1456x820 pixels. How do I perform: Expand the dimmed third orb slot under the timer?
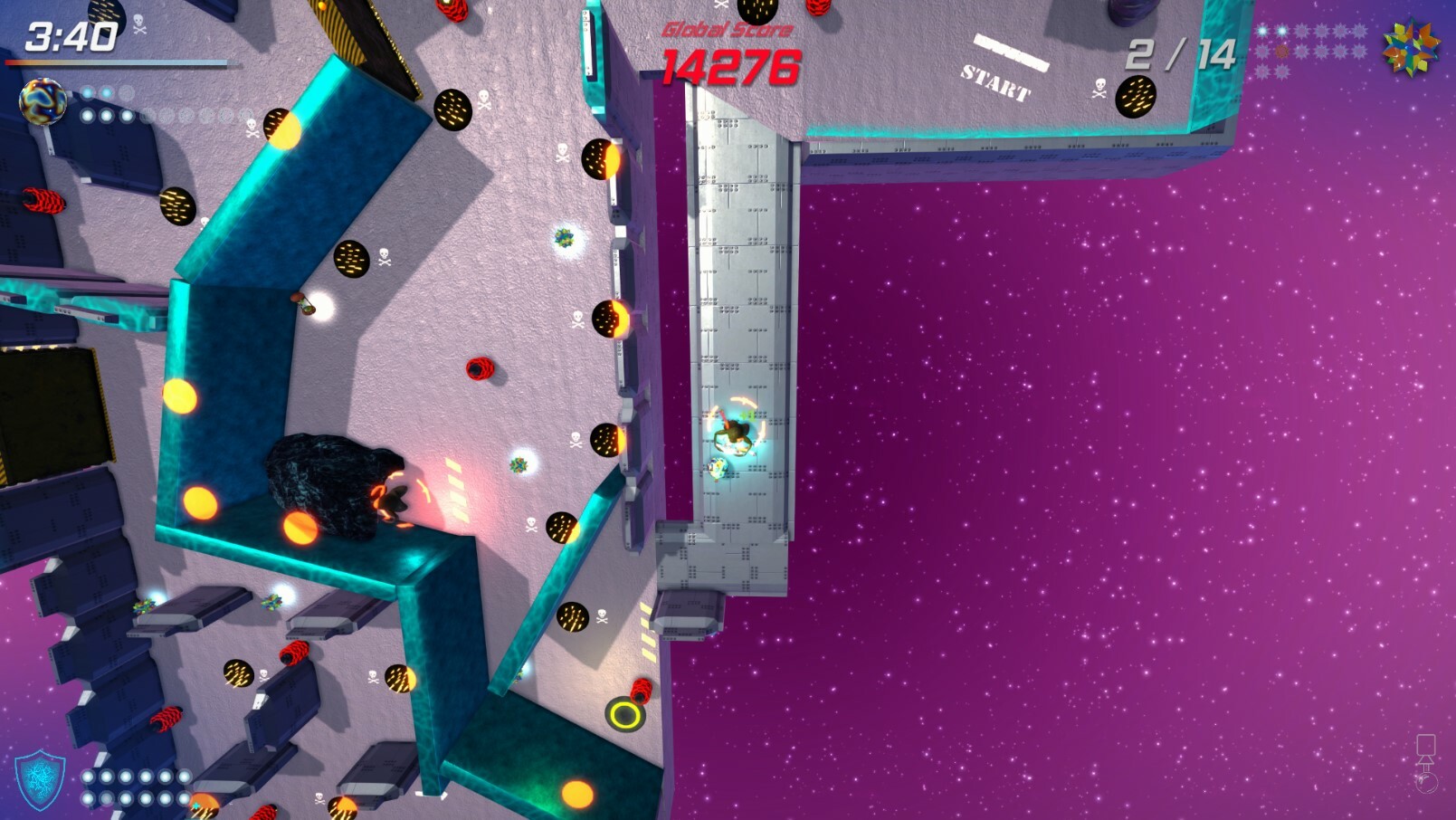click(127, 93)
